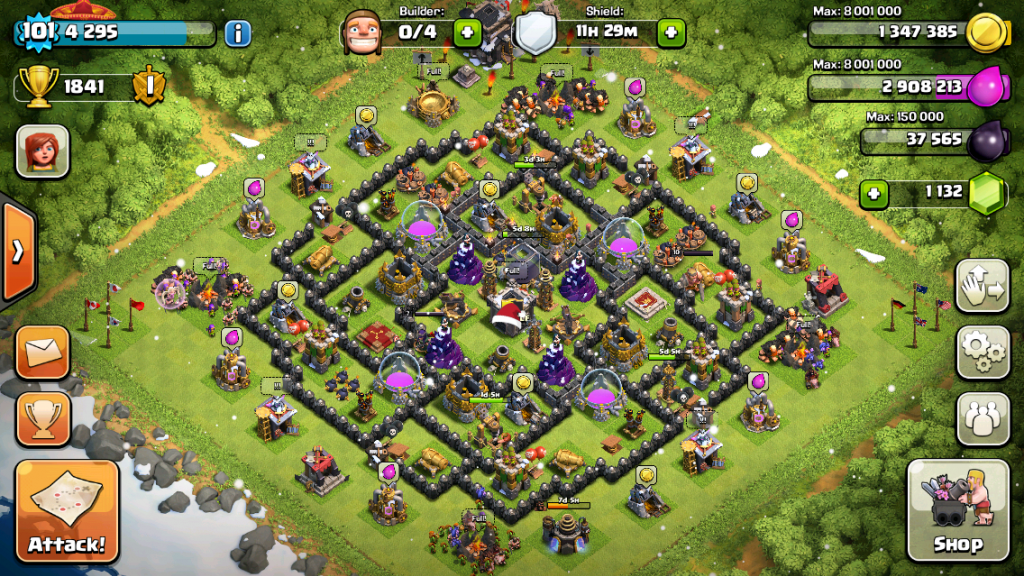Buy more gems with the green plus

tap(873, 193)
